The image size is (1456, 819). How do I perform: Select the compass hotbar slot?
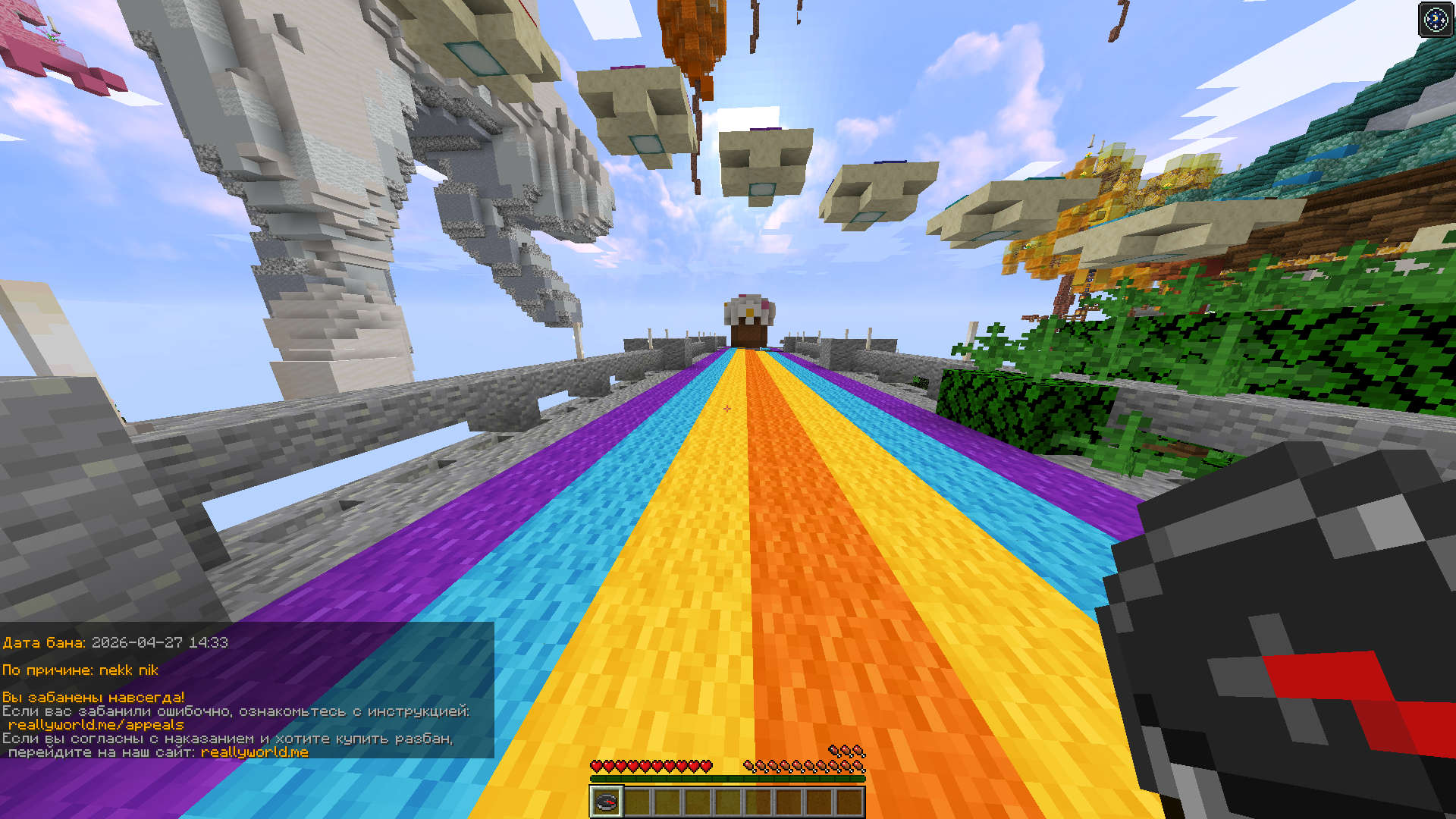(607, 802)
